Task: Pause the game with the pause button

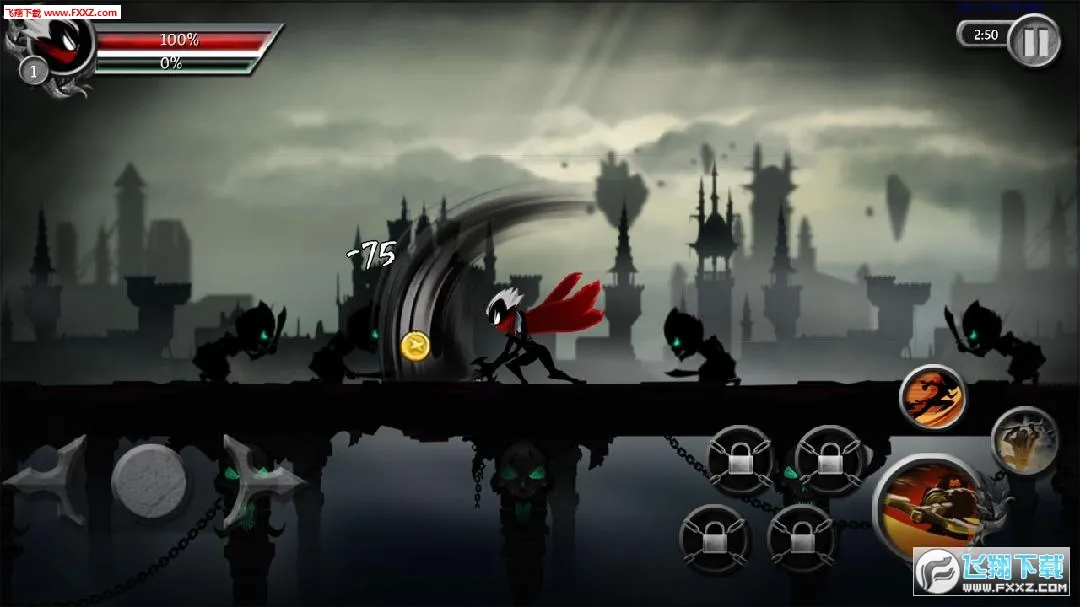Action: point(1033,40)
